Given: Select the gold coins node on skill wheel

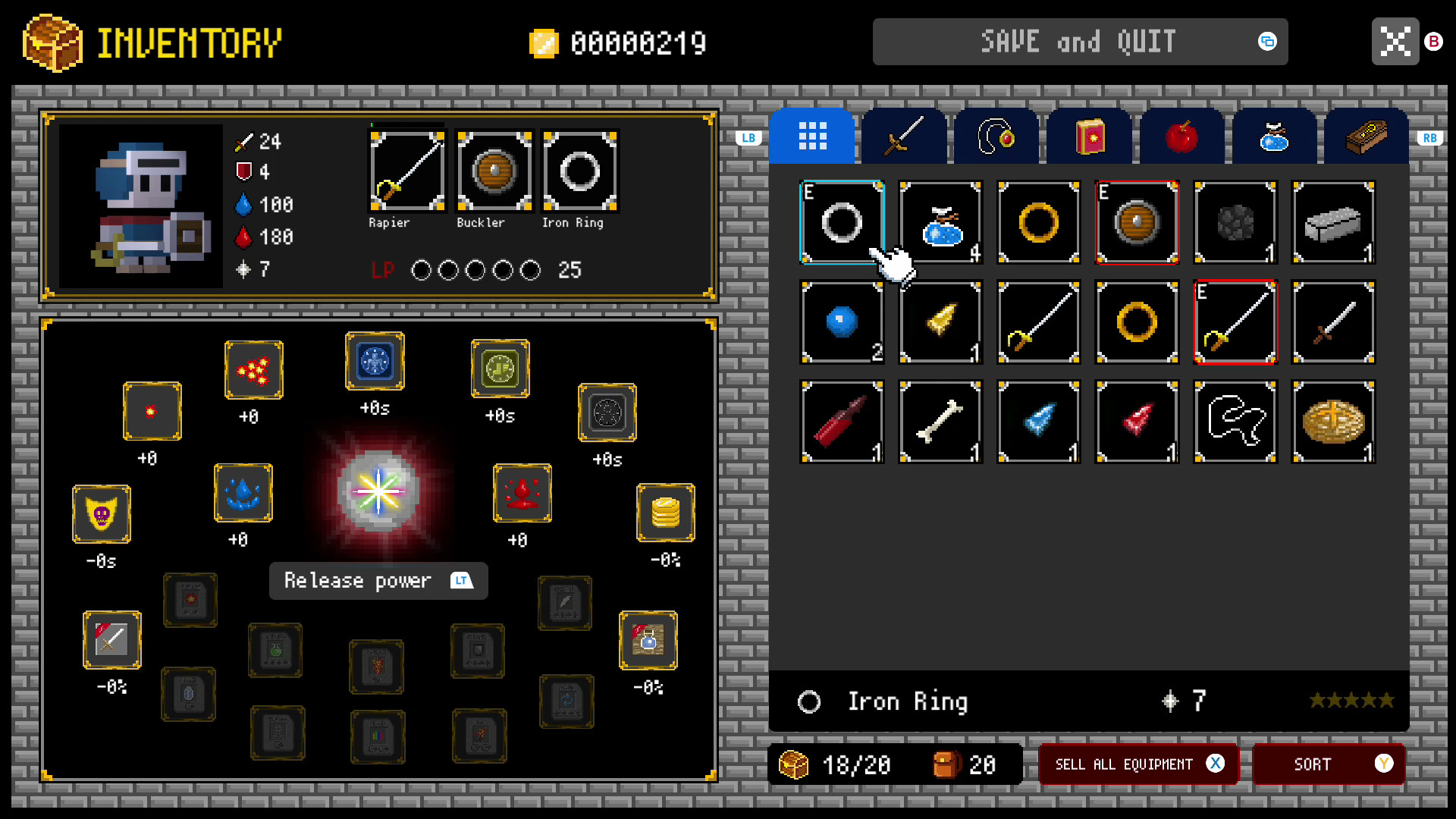Looking at the screenshot, I should [x=665, y=513].
